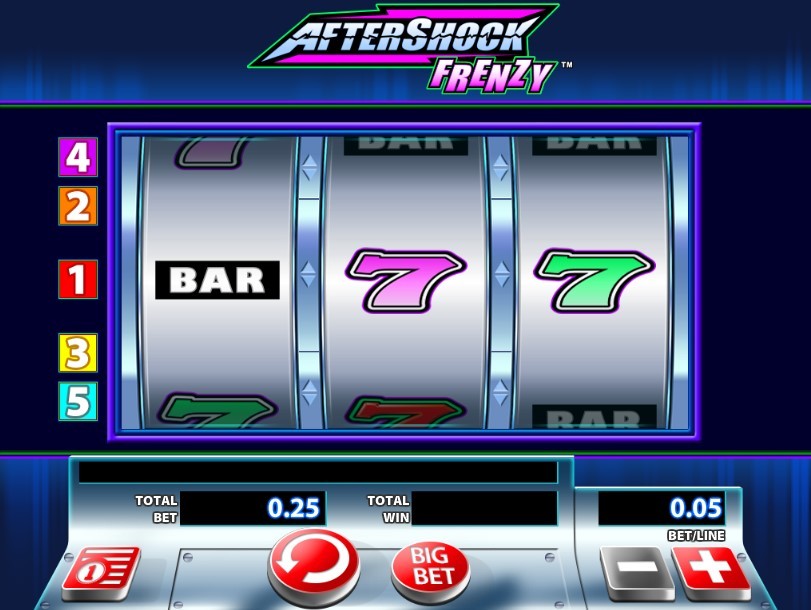Open the paytable info button
Screen dimensions: 811x610
tap(100, 572)
